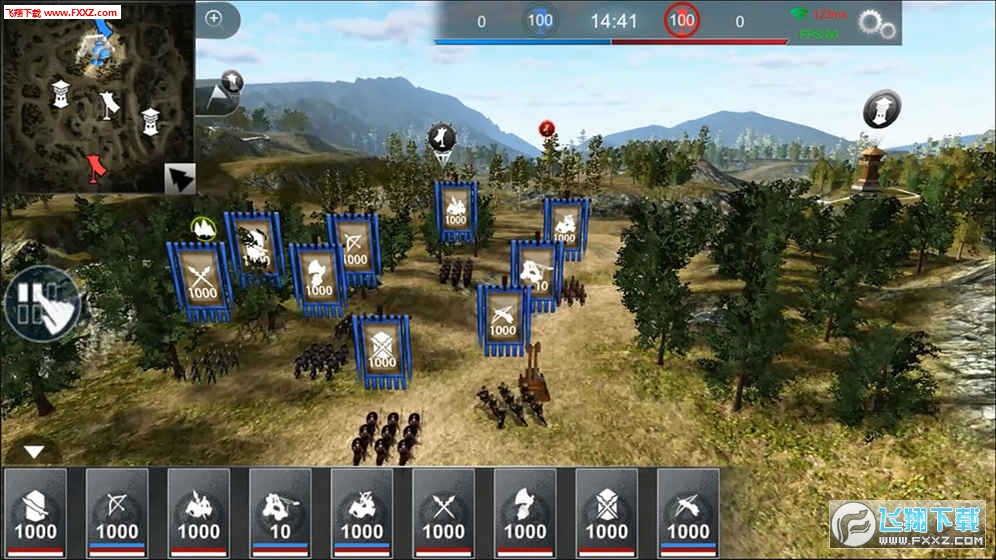This screenshot has height=560, width=996.
Task: Select the bow archer banner on battlefield
Action: tap(354, 250)
